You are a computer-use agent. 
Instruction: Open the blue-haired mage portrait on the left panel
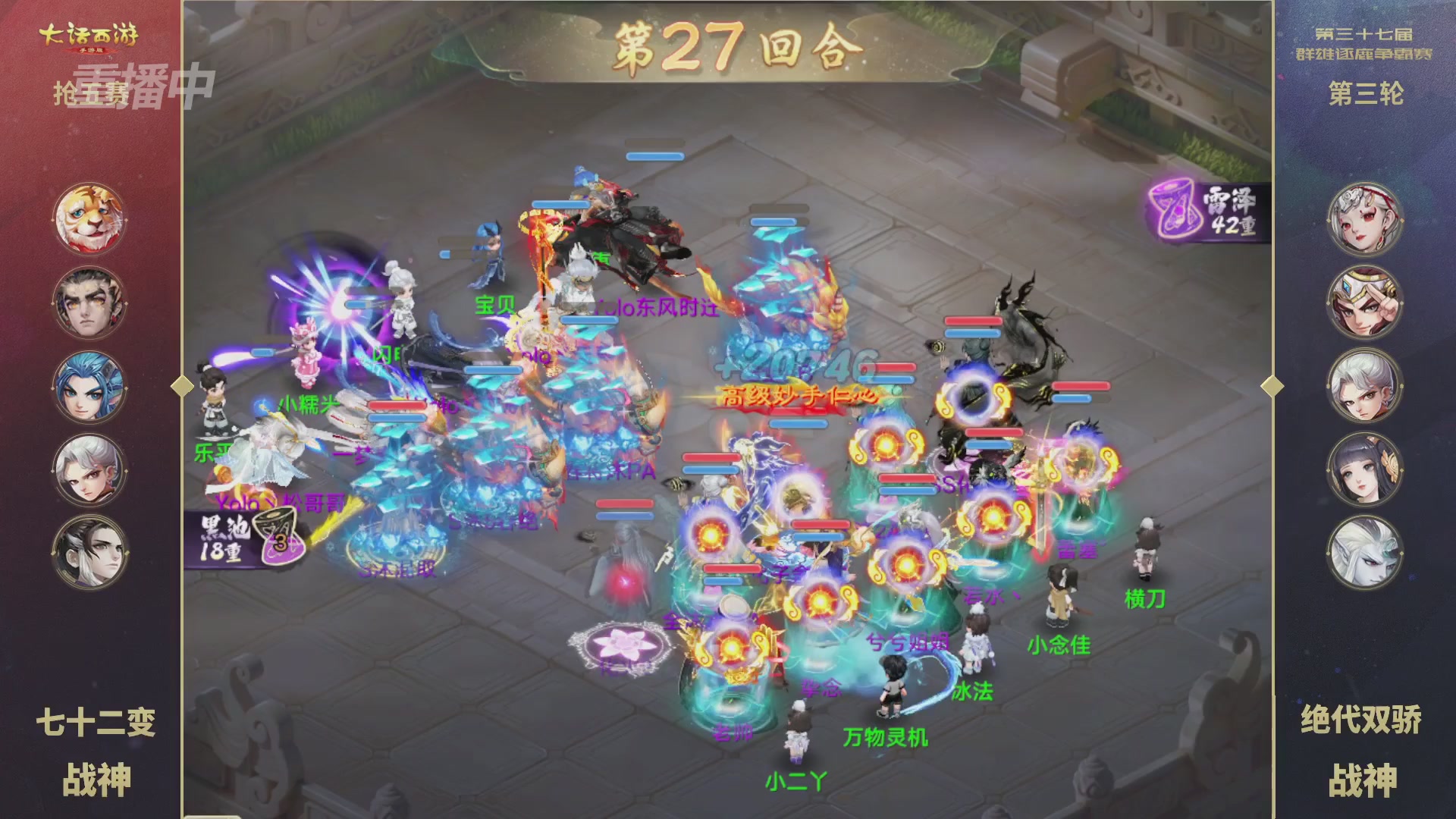coord(89,385)
